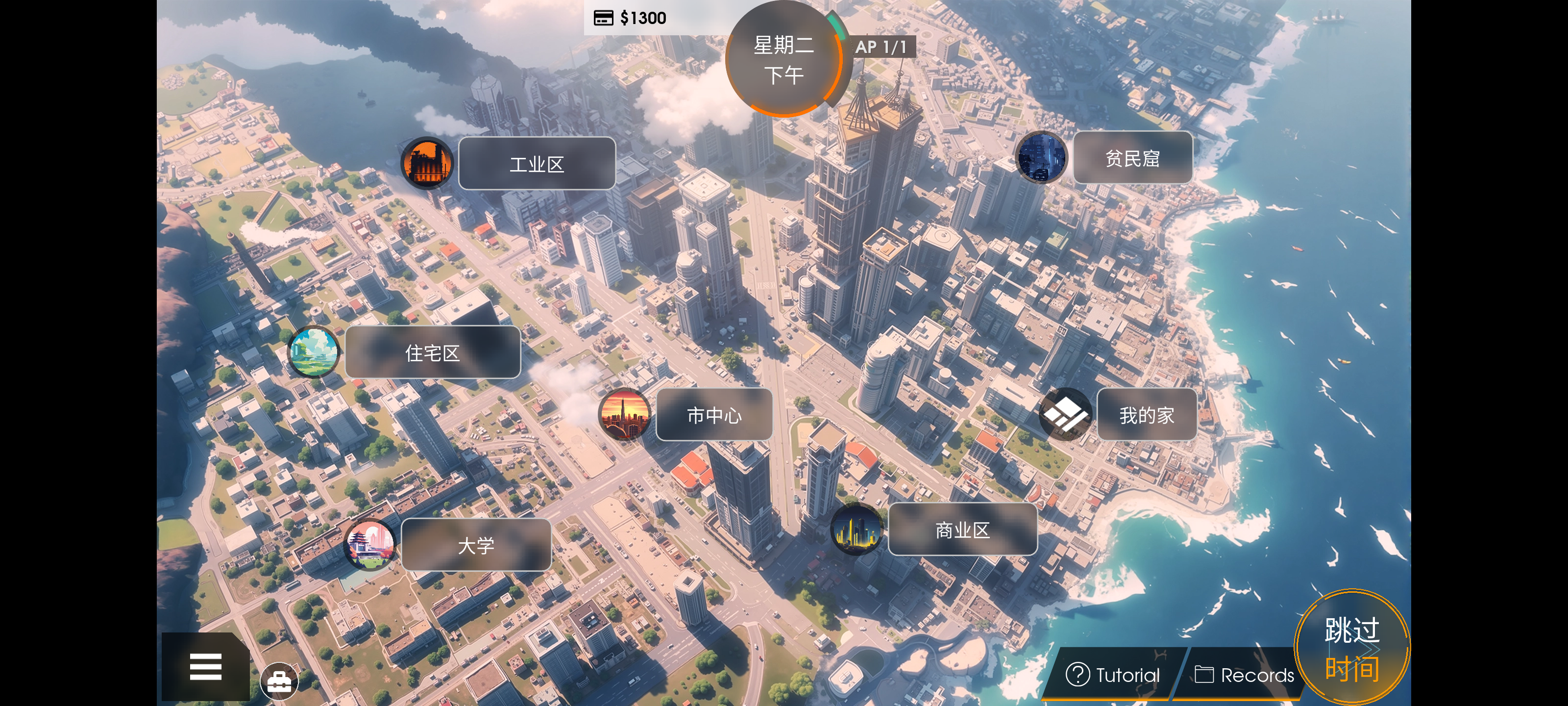1568x706 pixels.
Task: Travel to the 工业区 industrial district
Action: coord(536,164)
